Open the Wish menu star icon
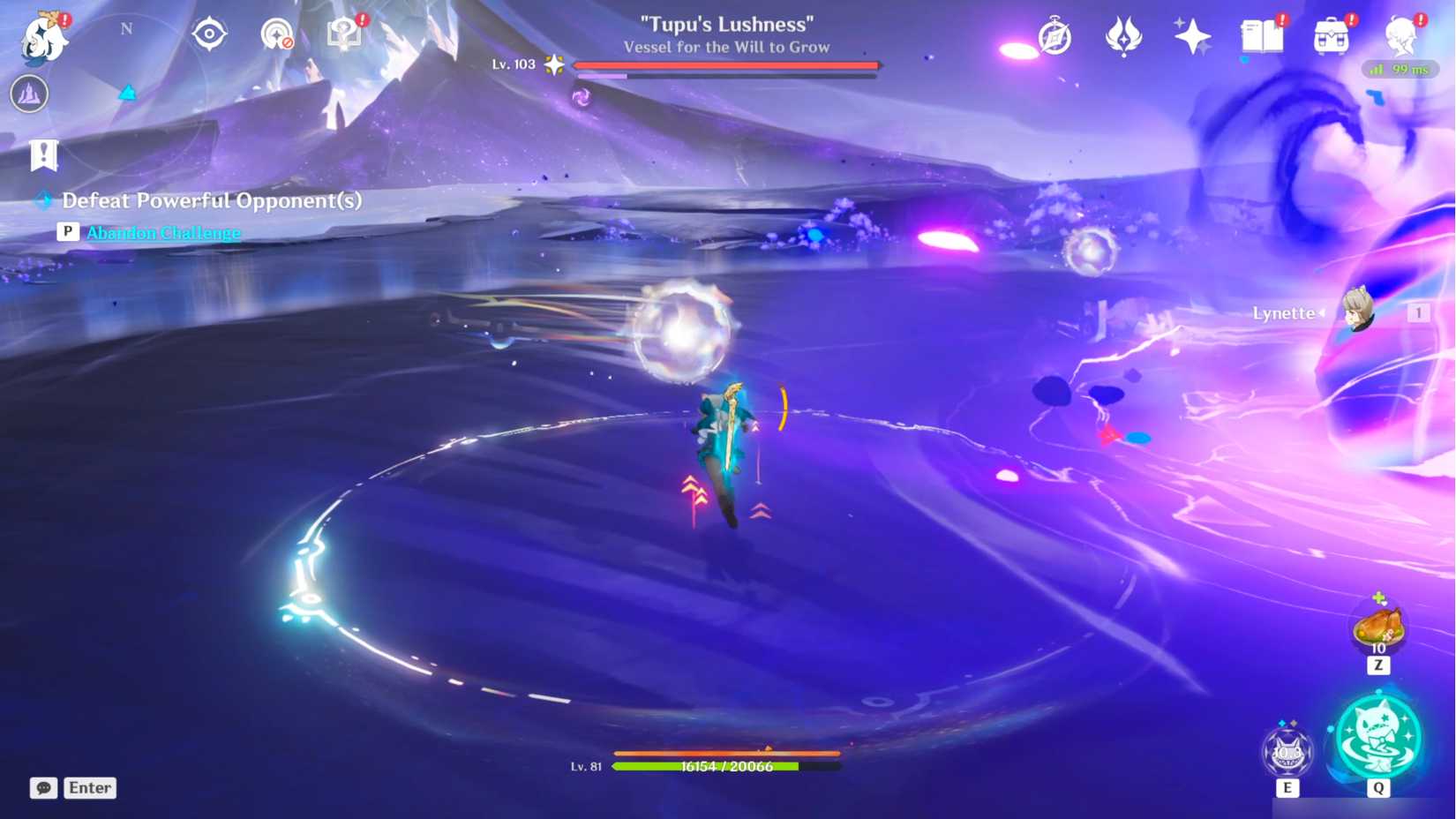Viewport: 1456px width, 819px height. pyautogui.click(x=1193, y=37)
